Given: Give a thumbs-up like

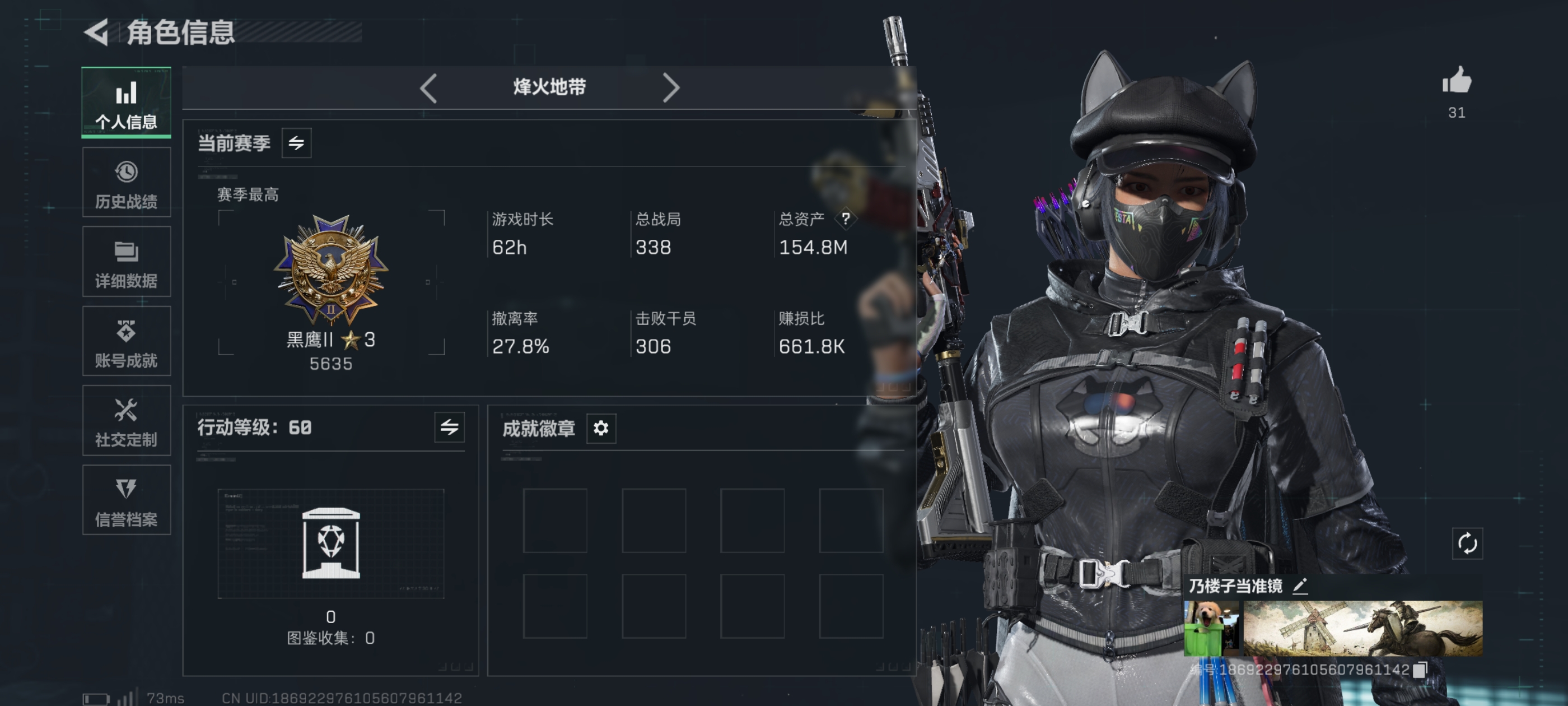Looking at the screenshot, I should pyautogui.click(x=1456, y=82).
